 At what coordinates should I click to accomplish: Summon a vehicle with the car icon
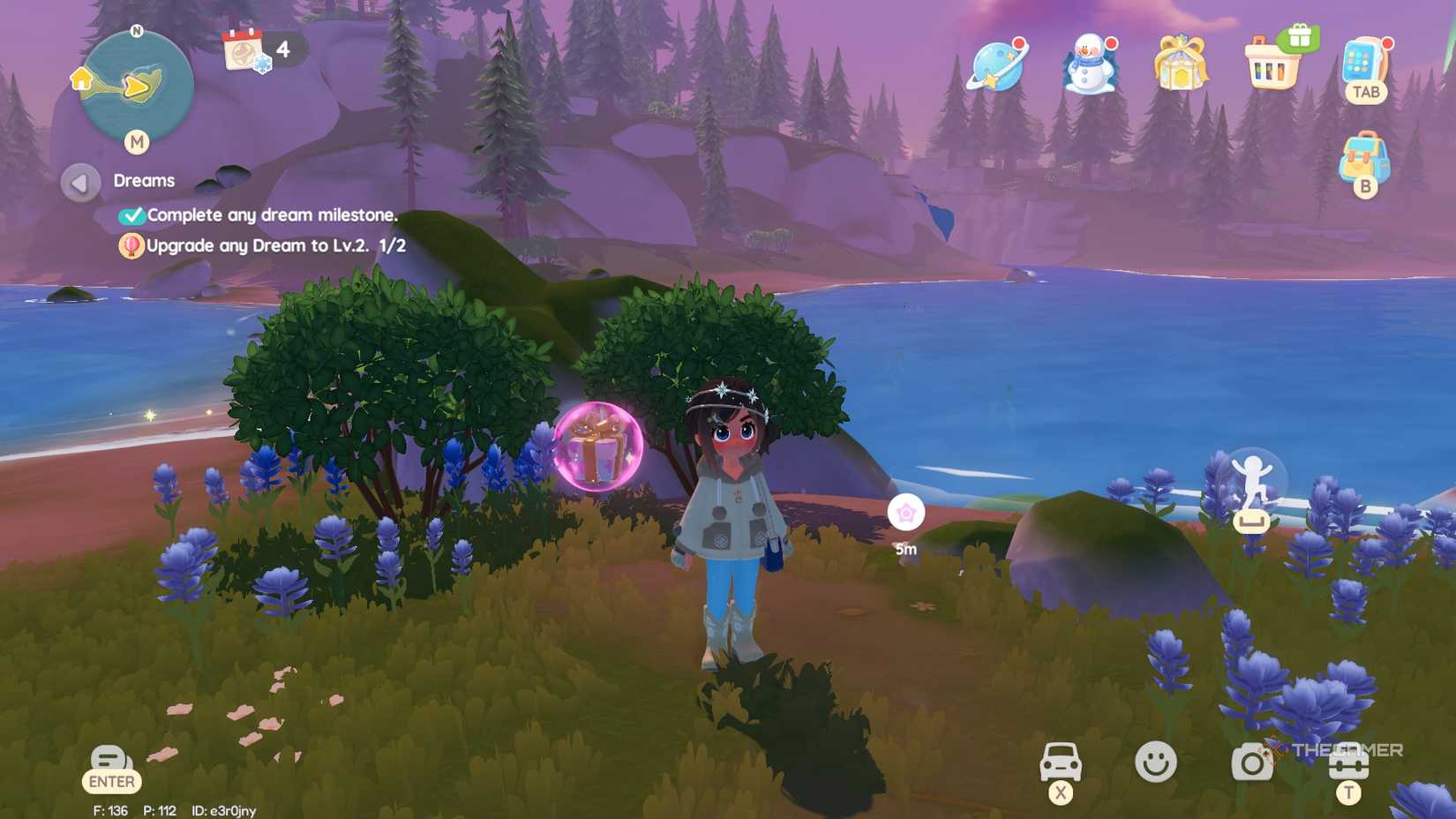(1062, 761)
